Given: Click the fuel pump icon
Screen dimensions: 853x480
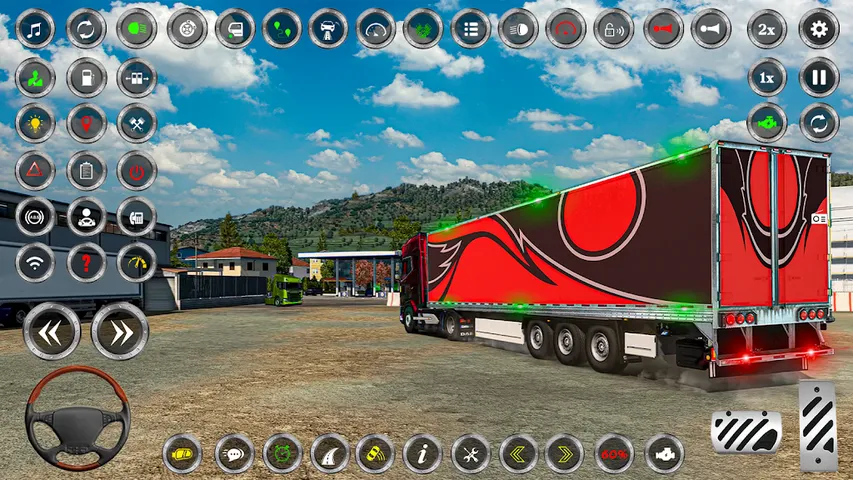Looking at the screenshot, I should pyautogui.click(x=86, y=77).
